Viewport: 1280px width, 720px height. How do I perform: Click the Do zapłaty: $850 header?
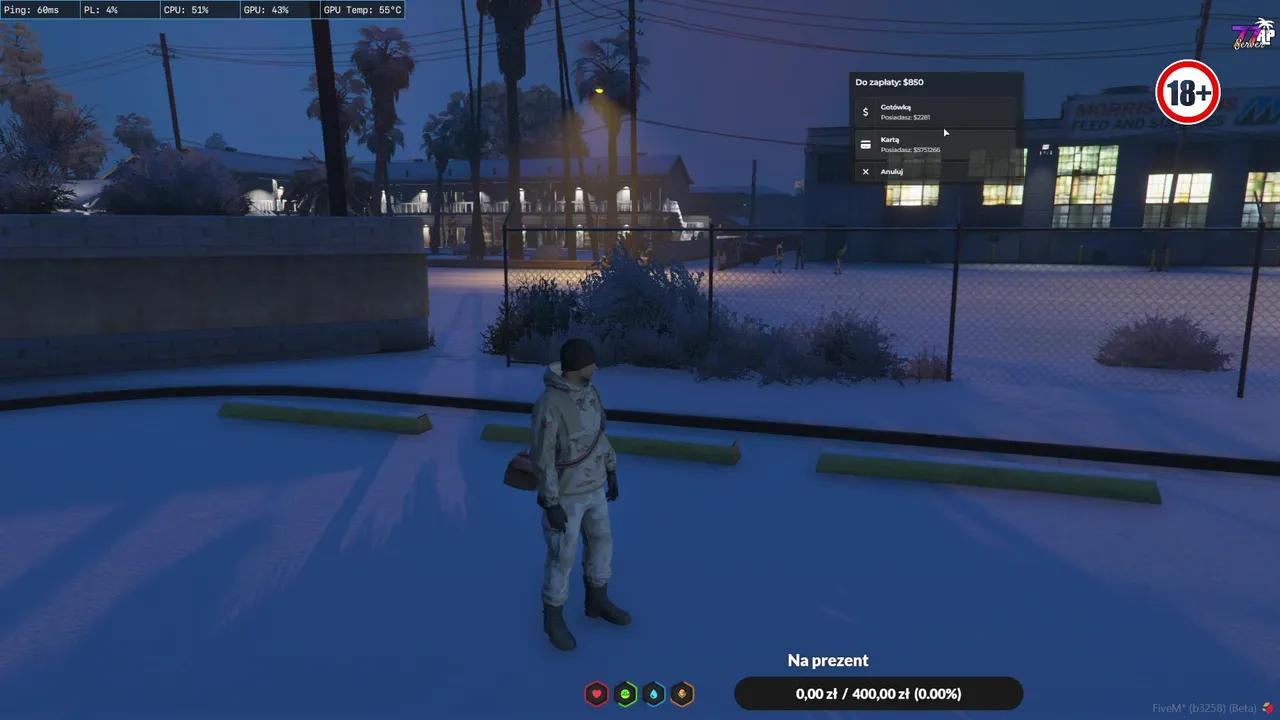[890, 82]
